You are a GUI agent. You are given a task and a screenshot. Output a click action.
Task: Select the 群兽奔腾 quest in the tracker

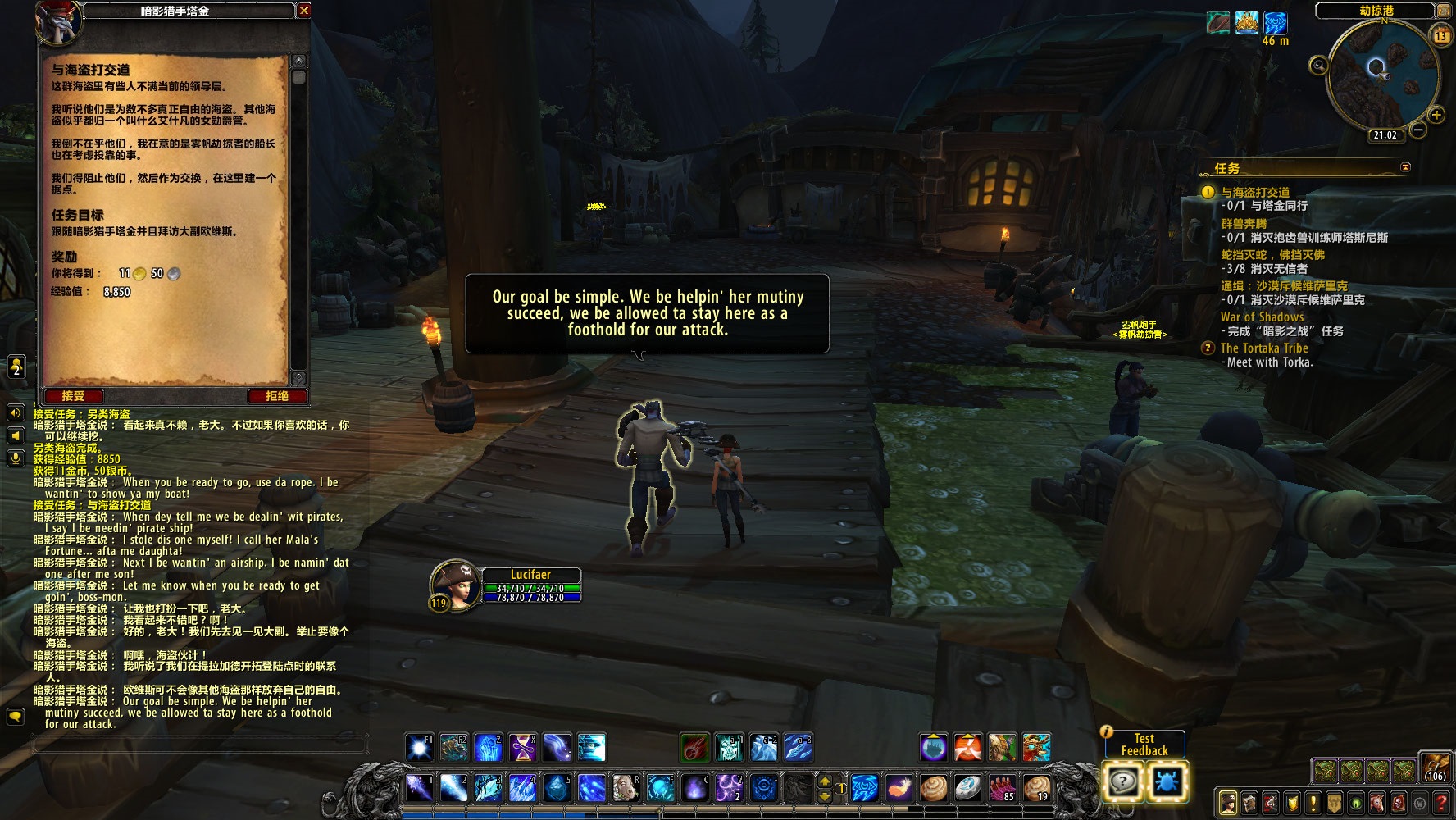coord(1244,223)
